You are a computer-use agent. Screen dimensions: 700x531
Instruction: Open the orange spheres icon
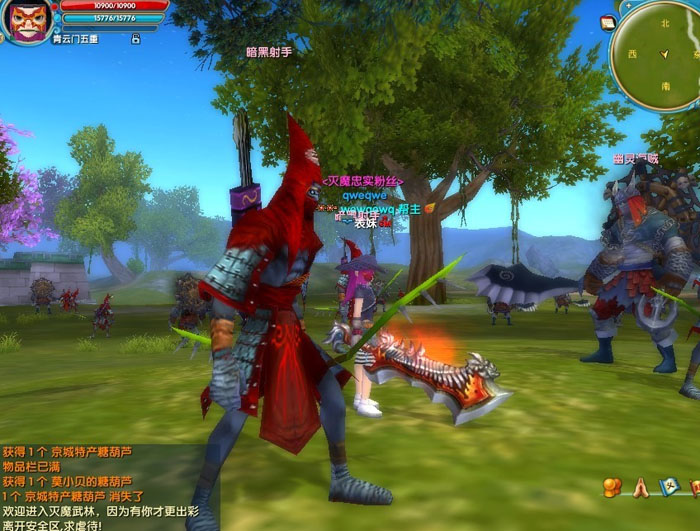[612, 488]
